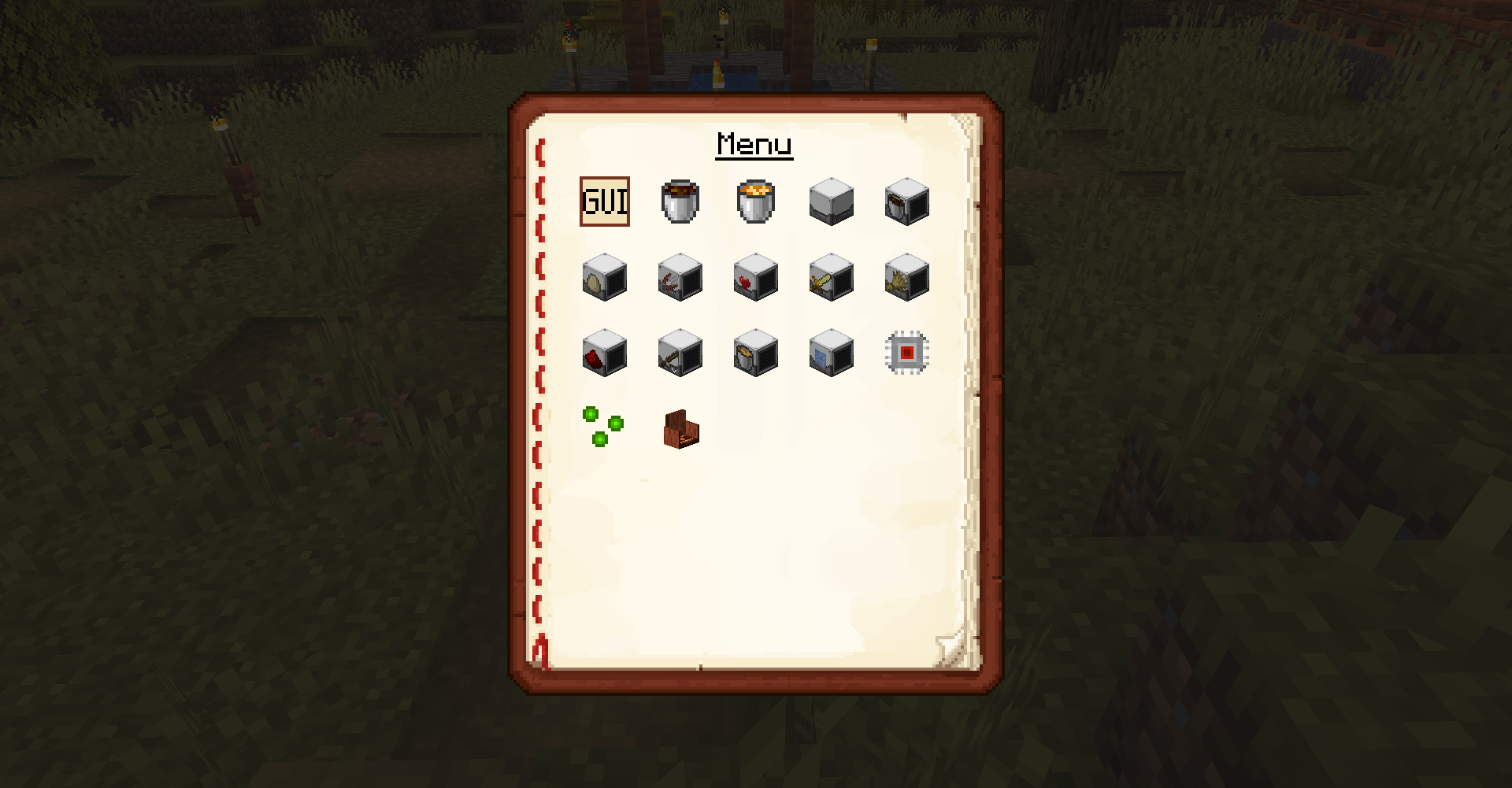Select the hay machine block icon

click(906, 277)
